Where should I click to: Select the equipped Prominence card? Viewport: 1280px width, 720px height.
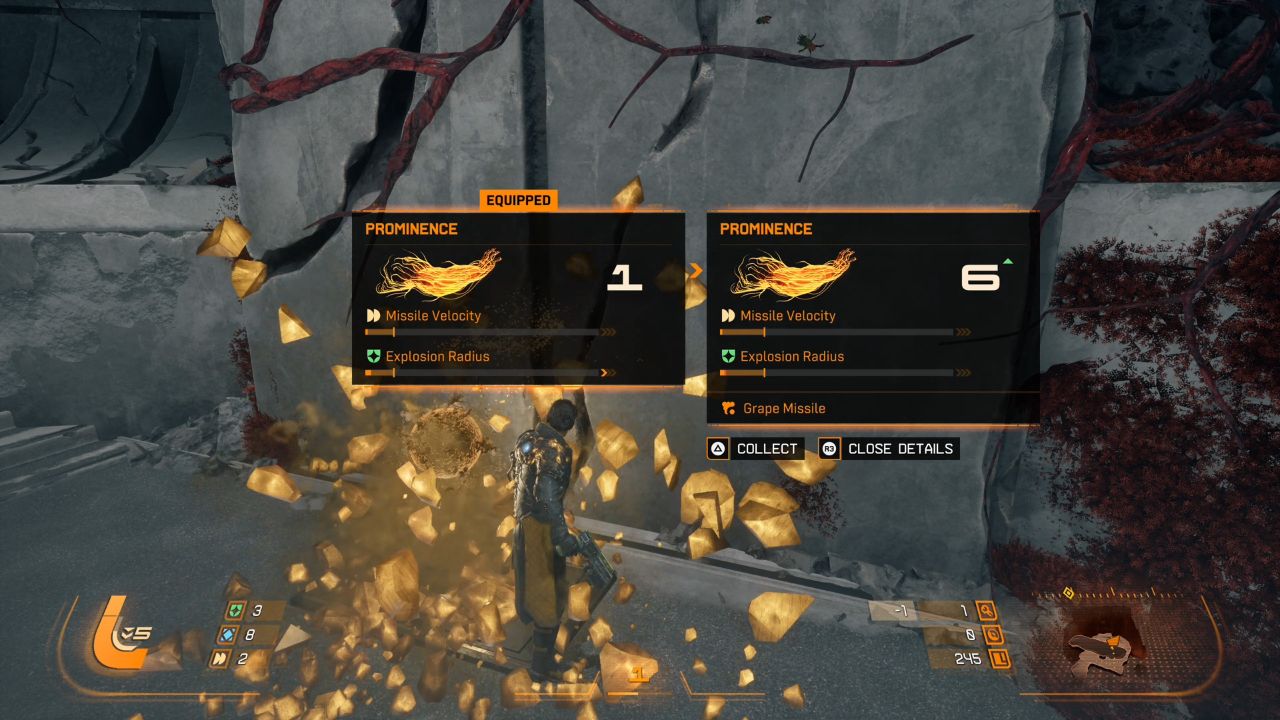tap(518, 298)
